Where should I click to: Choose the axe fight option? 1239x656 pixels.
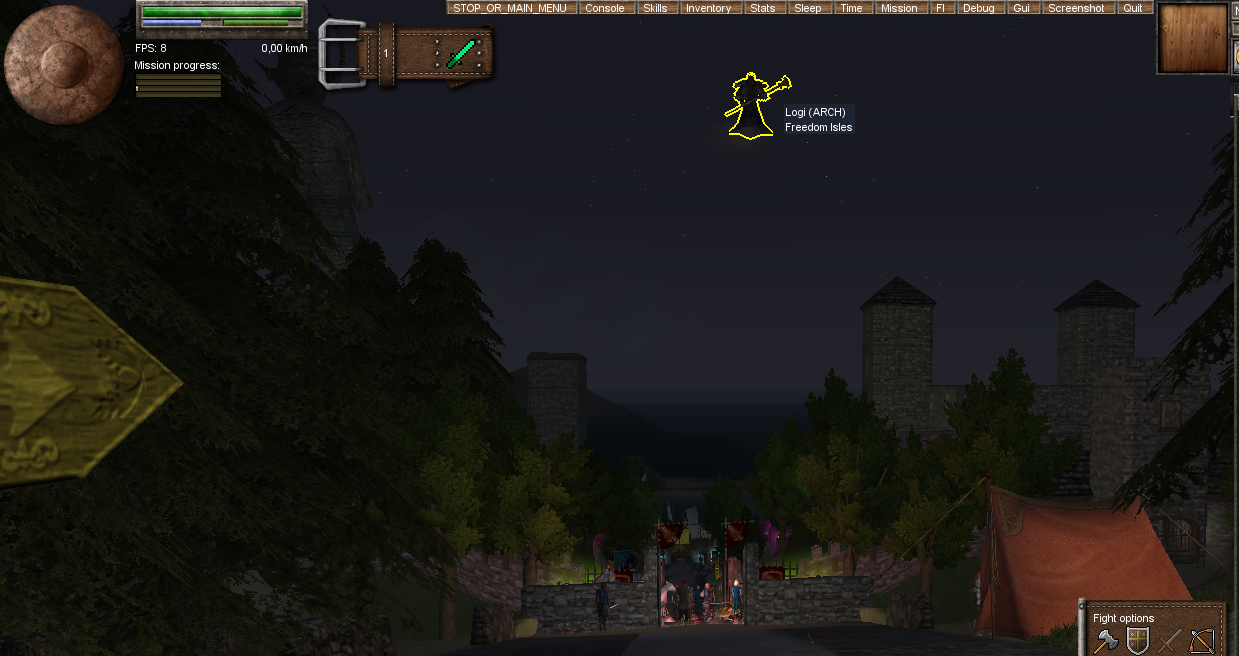click(x=1104, y=640)
